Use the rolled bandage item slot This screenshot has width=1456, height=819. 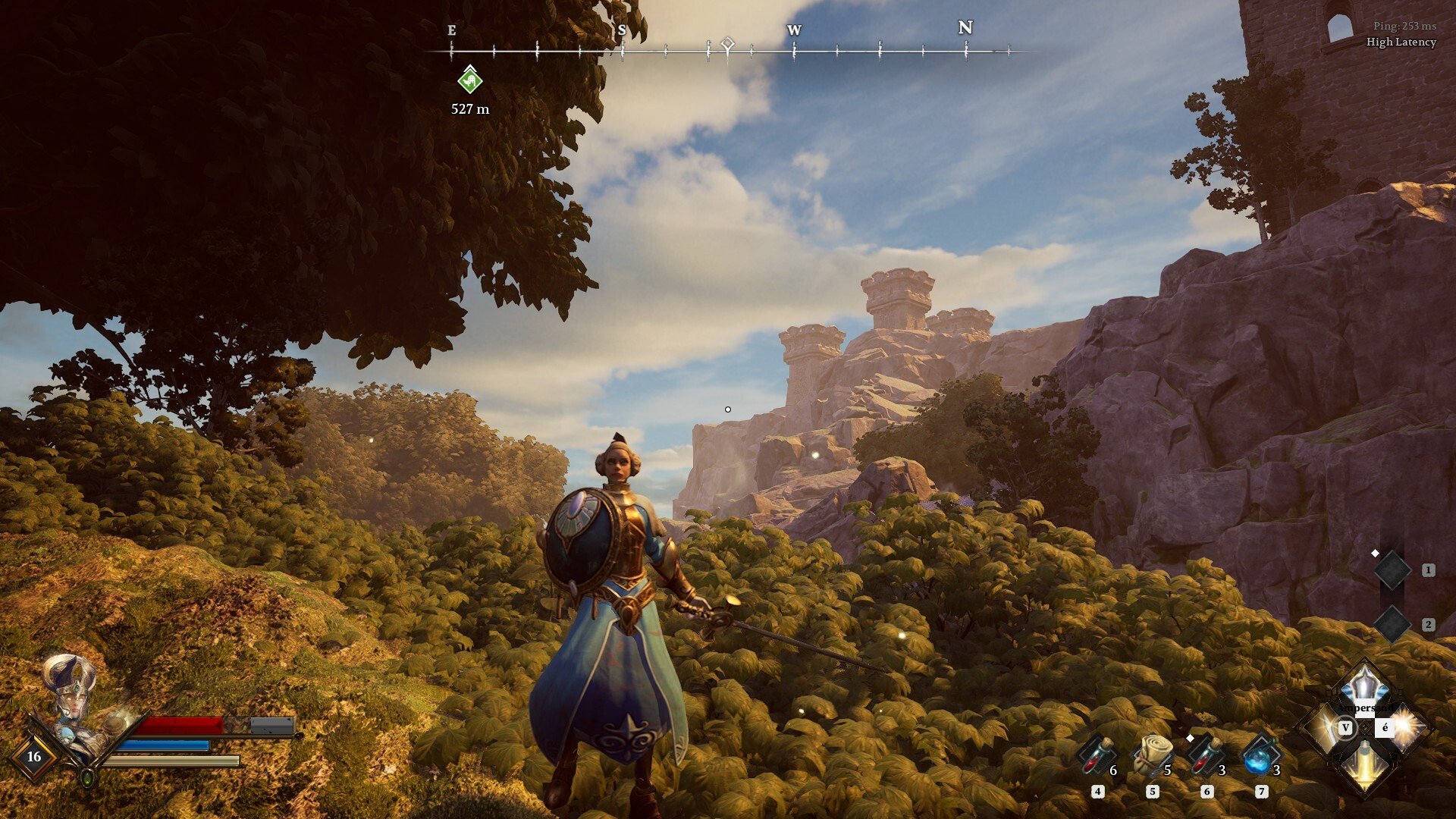pos(1151,755)
